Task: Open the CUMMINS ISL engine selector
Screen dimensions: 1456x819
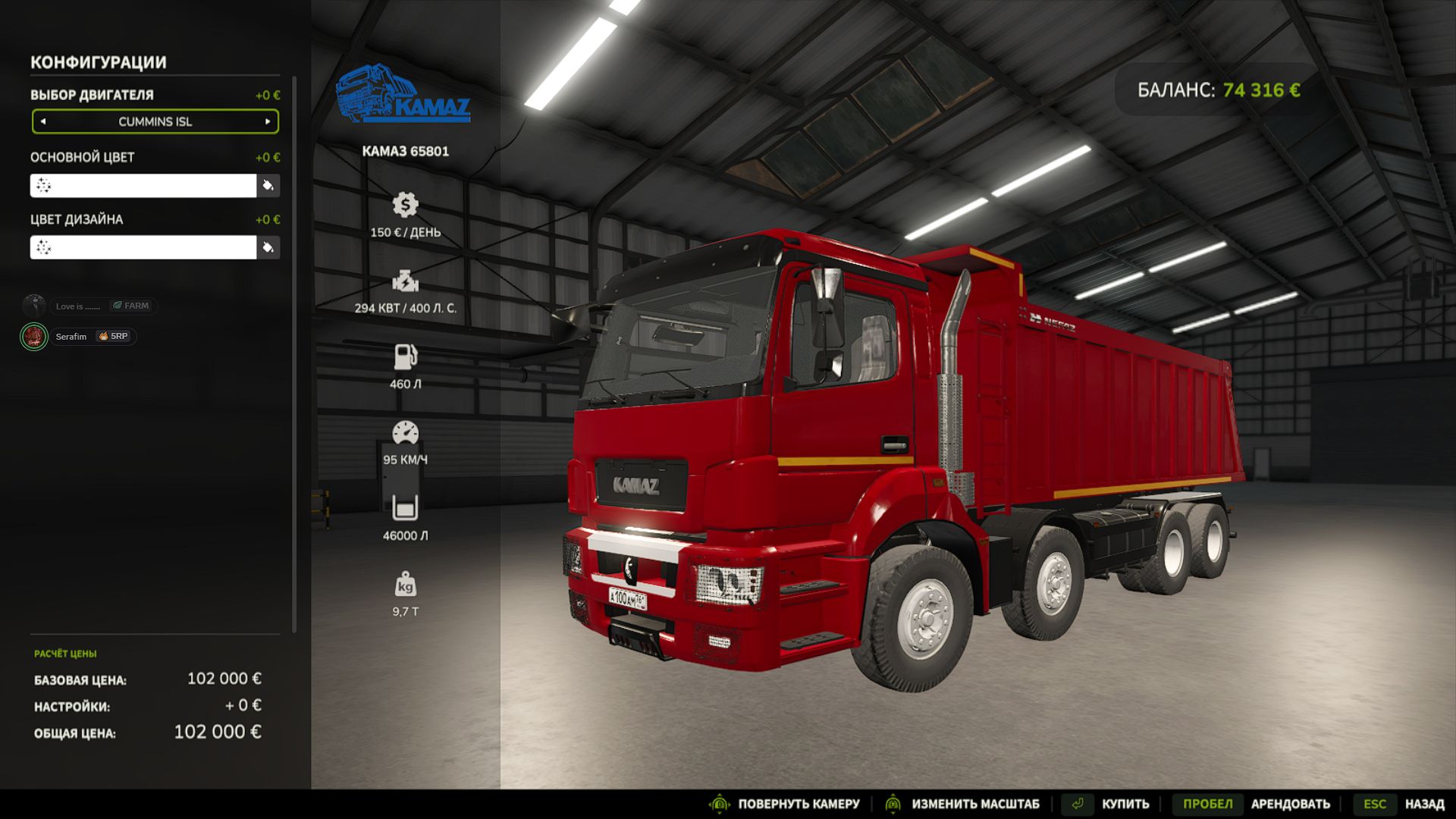Action: [x=155, y=121]
